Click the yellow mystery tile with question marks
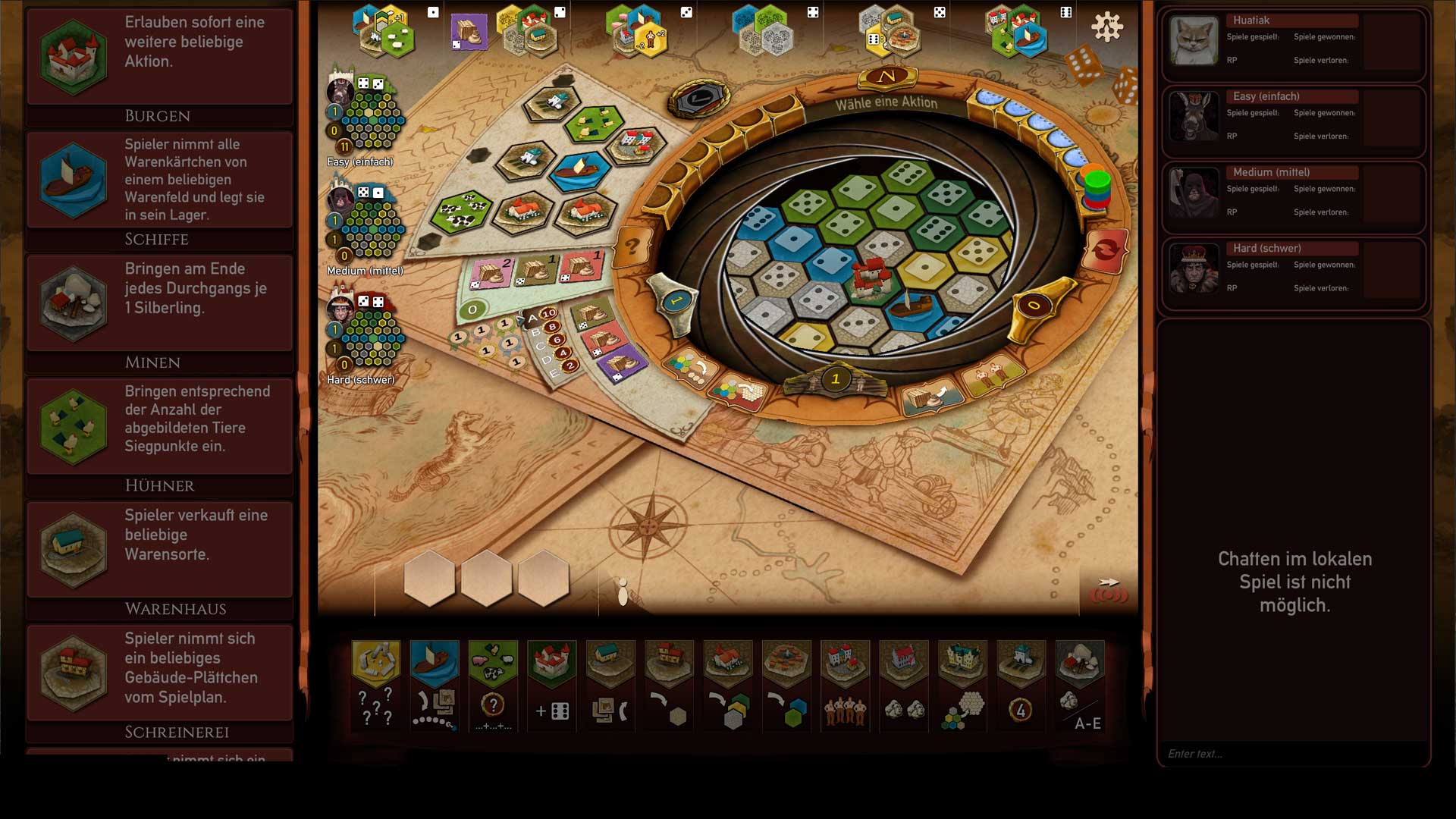 pos(377,682)
